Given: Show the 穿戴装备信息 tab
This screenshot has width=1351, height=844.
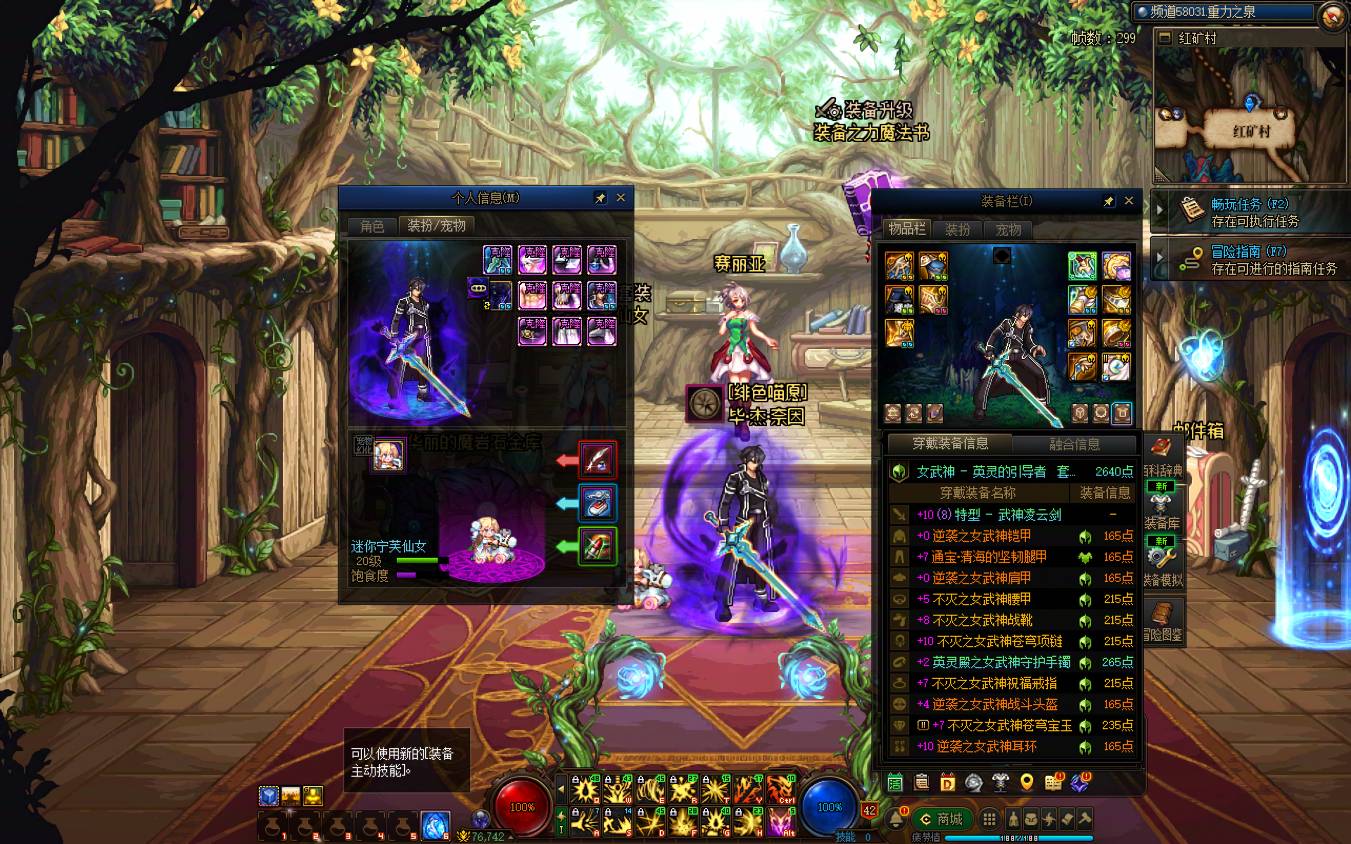Looking at the screenshot, I should click(950, 444).
